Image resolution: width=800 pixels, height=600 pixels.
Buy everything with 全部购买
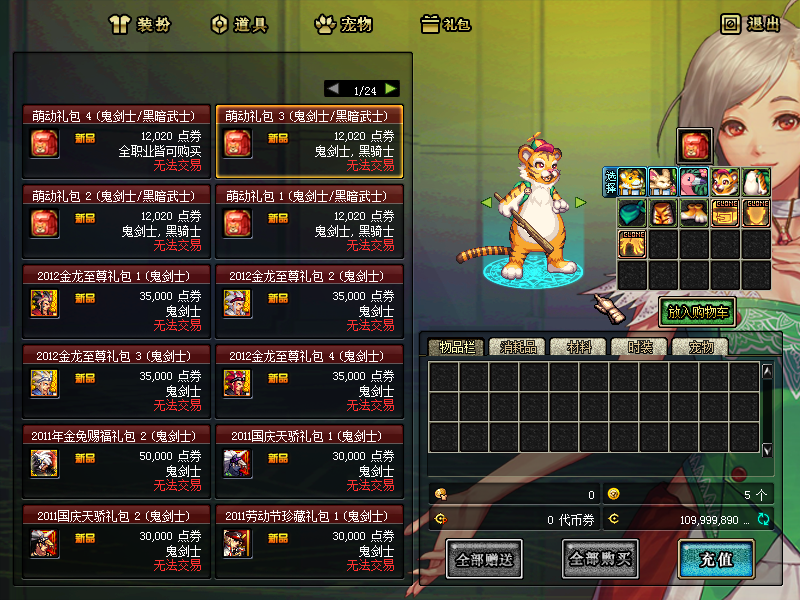(x=600, y=559)
